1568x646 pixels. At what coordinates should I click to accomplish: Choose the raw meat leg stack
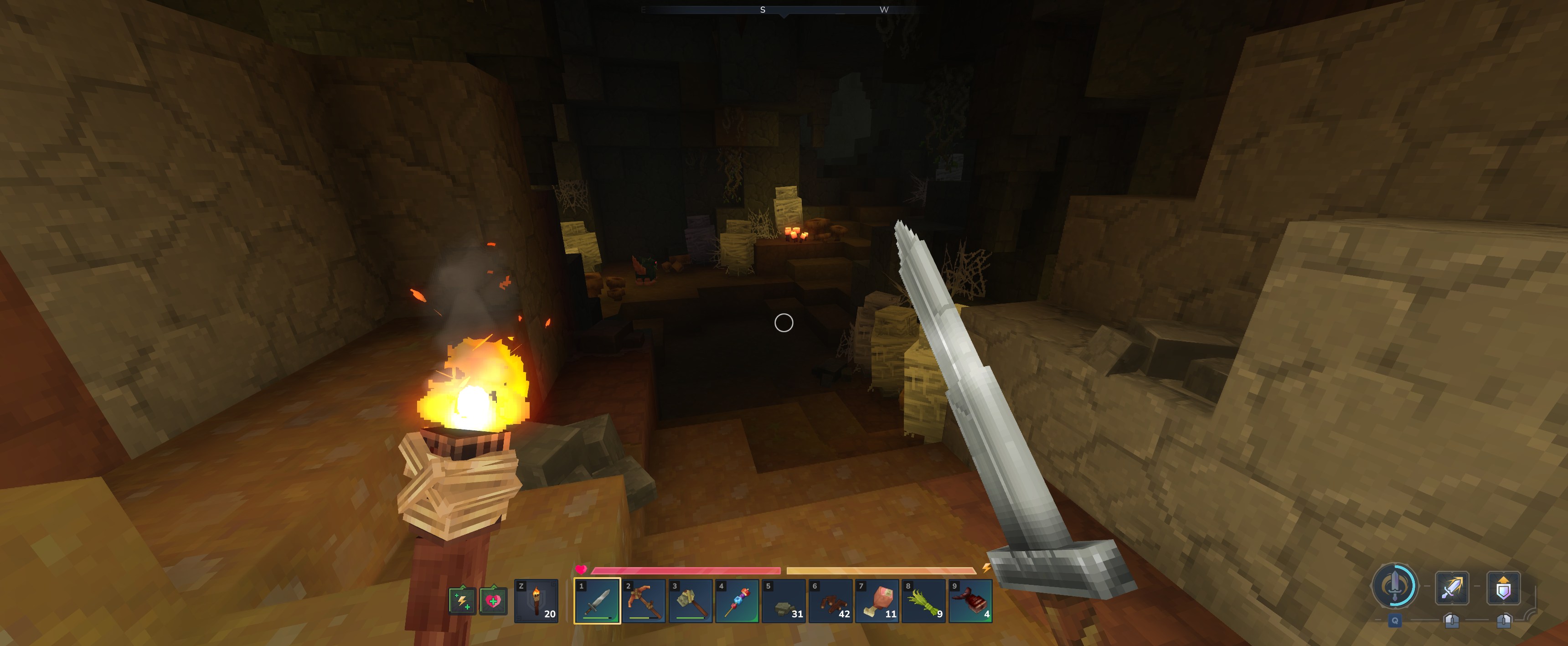point(878,600)
